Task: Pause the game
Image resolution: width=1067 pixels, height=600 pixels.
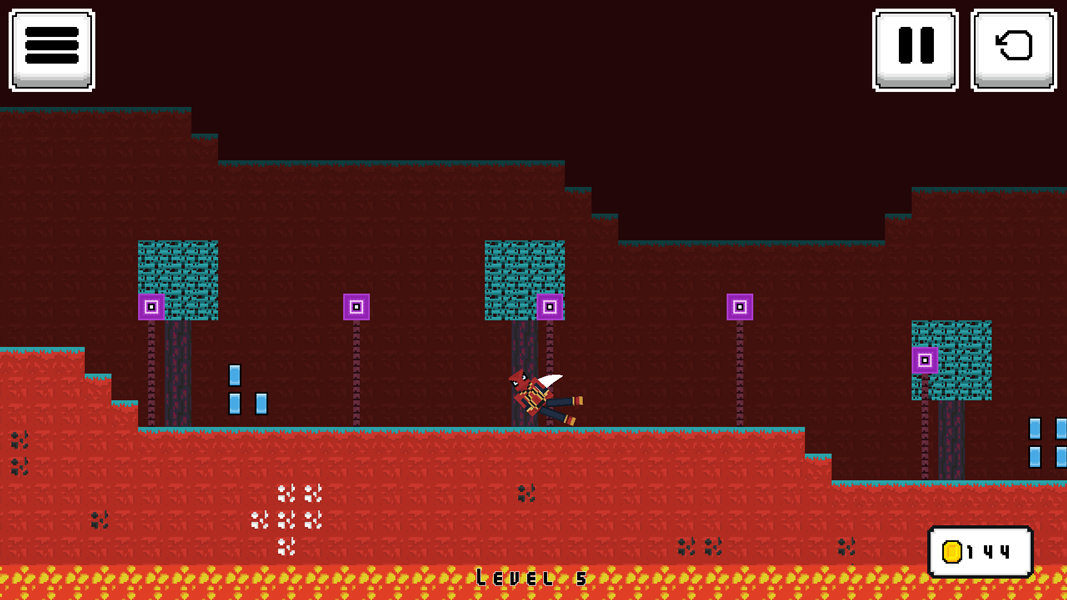Action: (x=915, y=50)
